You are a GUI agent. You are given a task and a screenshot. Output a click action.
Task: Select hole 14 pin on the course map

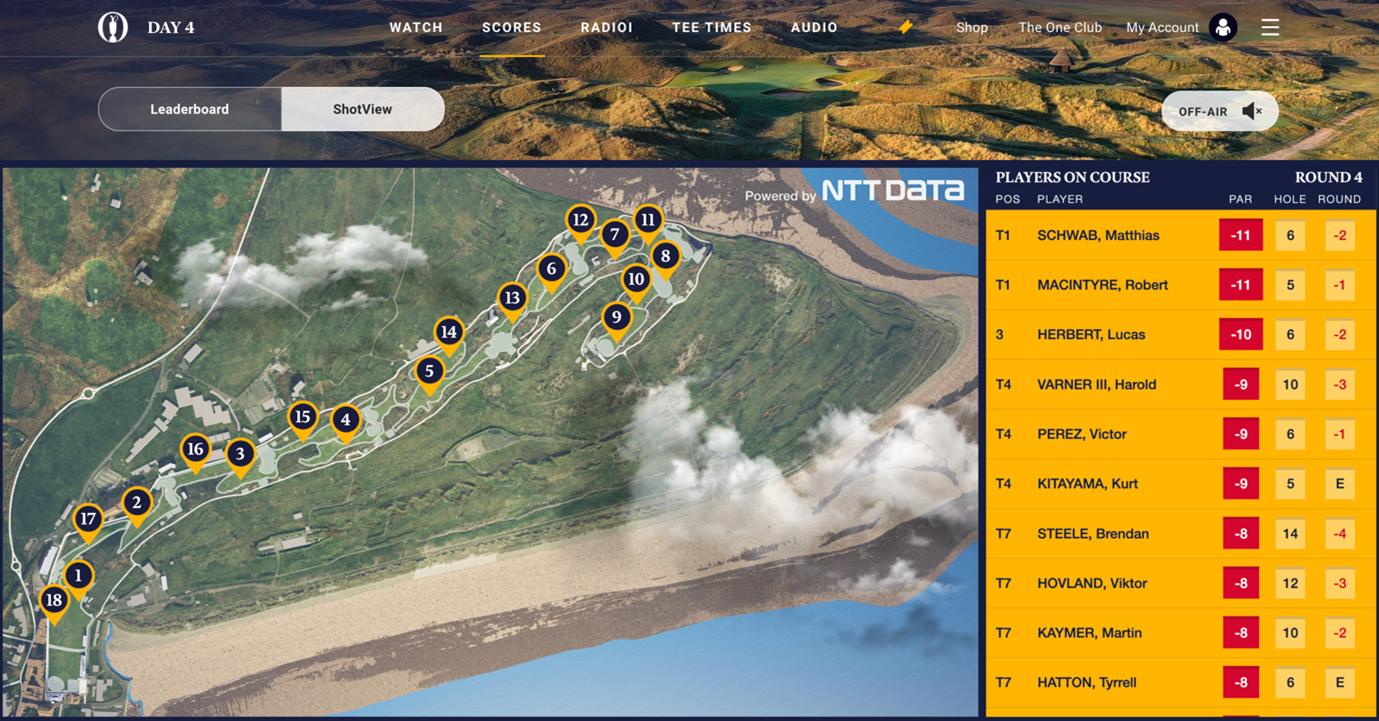[448, 329]
